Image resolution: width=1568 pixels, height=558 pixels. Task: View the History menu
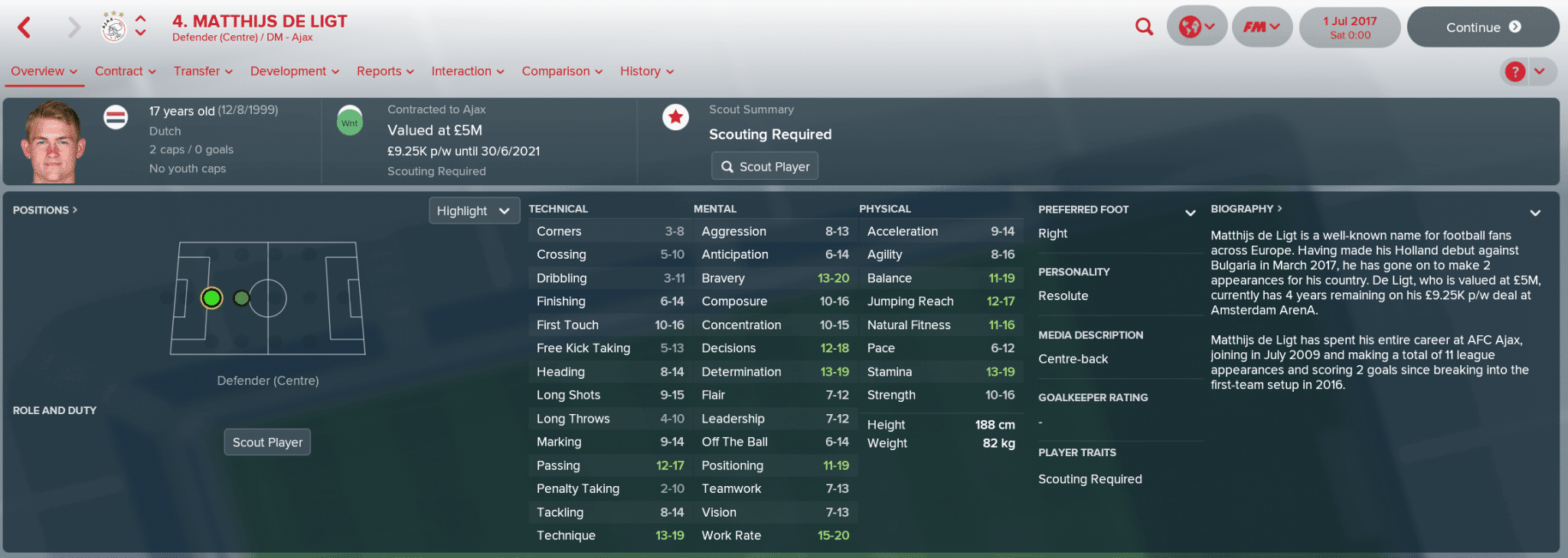pos(646,71)
